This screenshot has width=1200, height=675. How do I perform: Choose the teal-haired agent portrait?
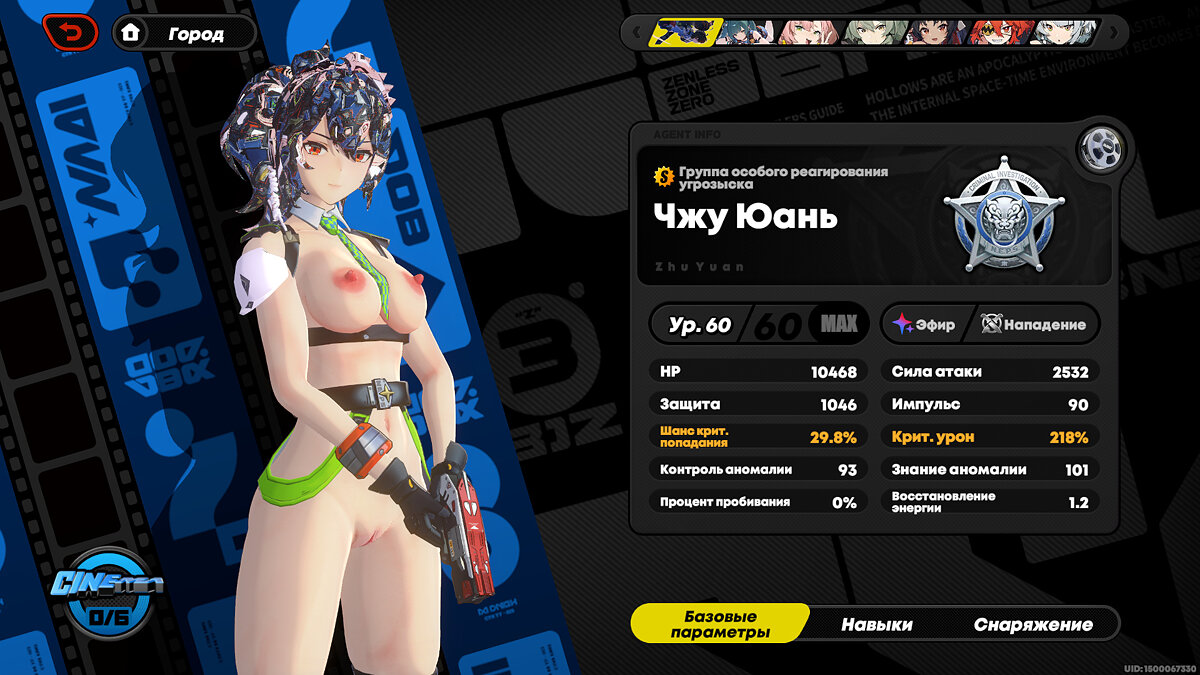(x=746, y=33)
